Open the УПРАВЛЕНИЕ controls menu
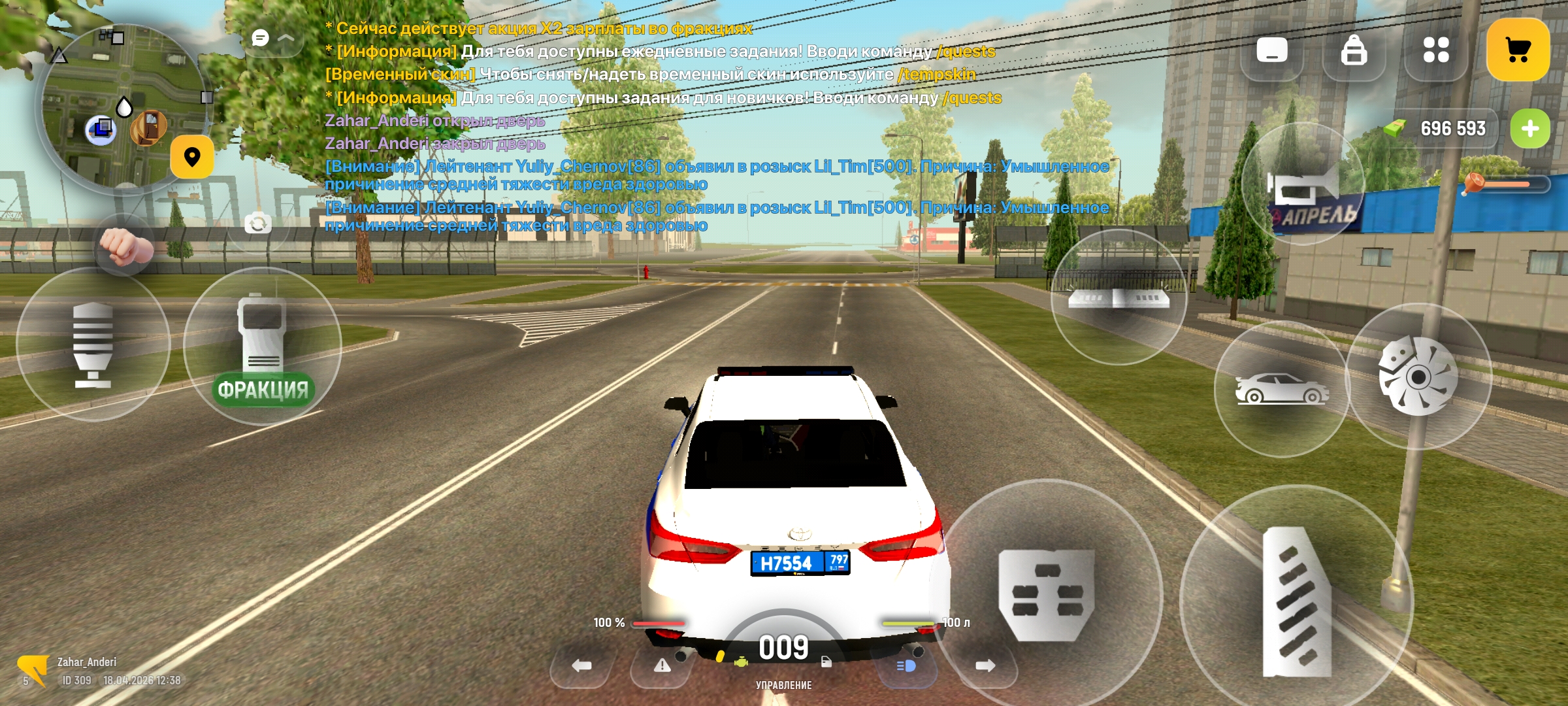 (784, 686)
